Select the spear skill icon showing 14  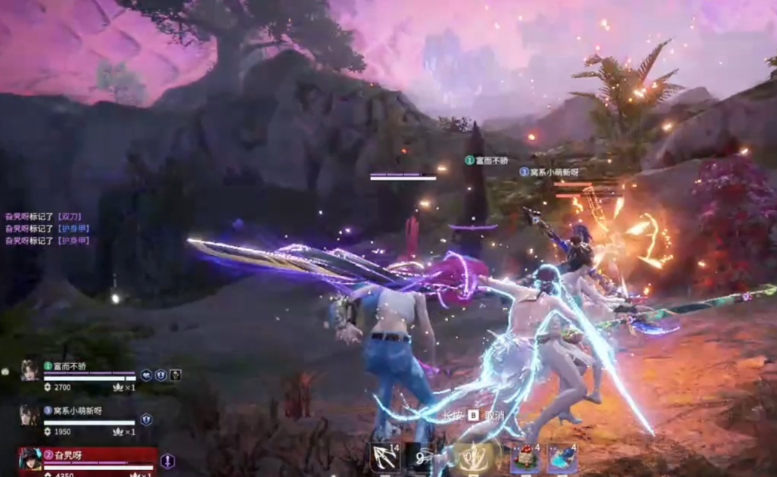385,459
